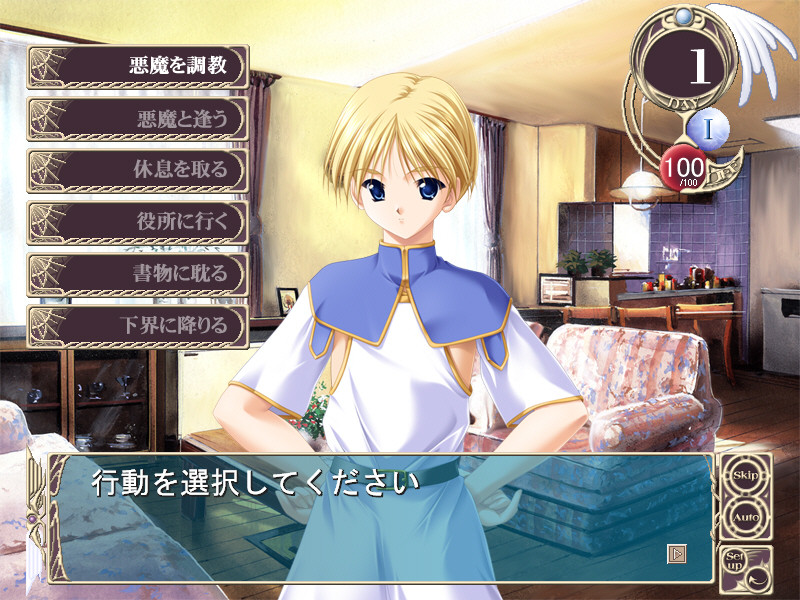This screenshot has height=600, width=800.
Task: Select the 下界に降りる action
Action: pos(138,325)
